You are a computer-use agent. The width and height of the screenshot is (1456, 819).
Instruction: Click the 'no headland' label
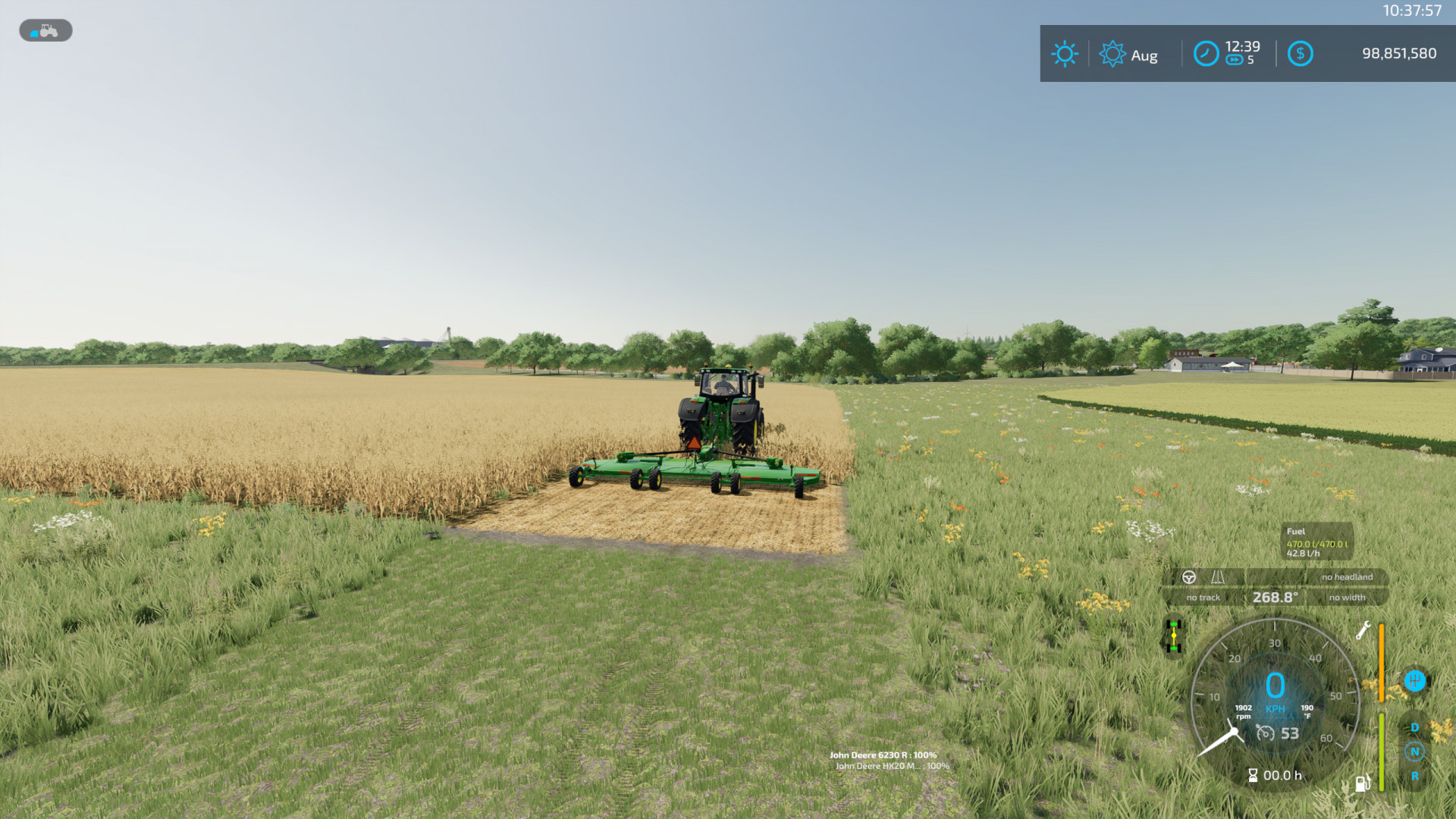tap(1346, 577)
